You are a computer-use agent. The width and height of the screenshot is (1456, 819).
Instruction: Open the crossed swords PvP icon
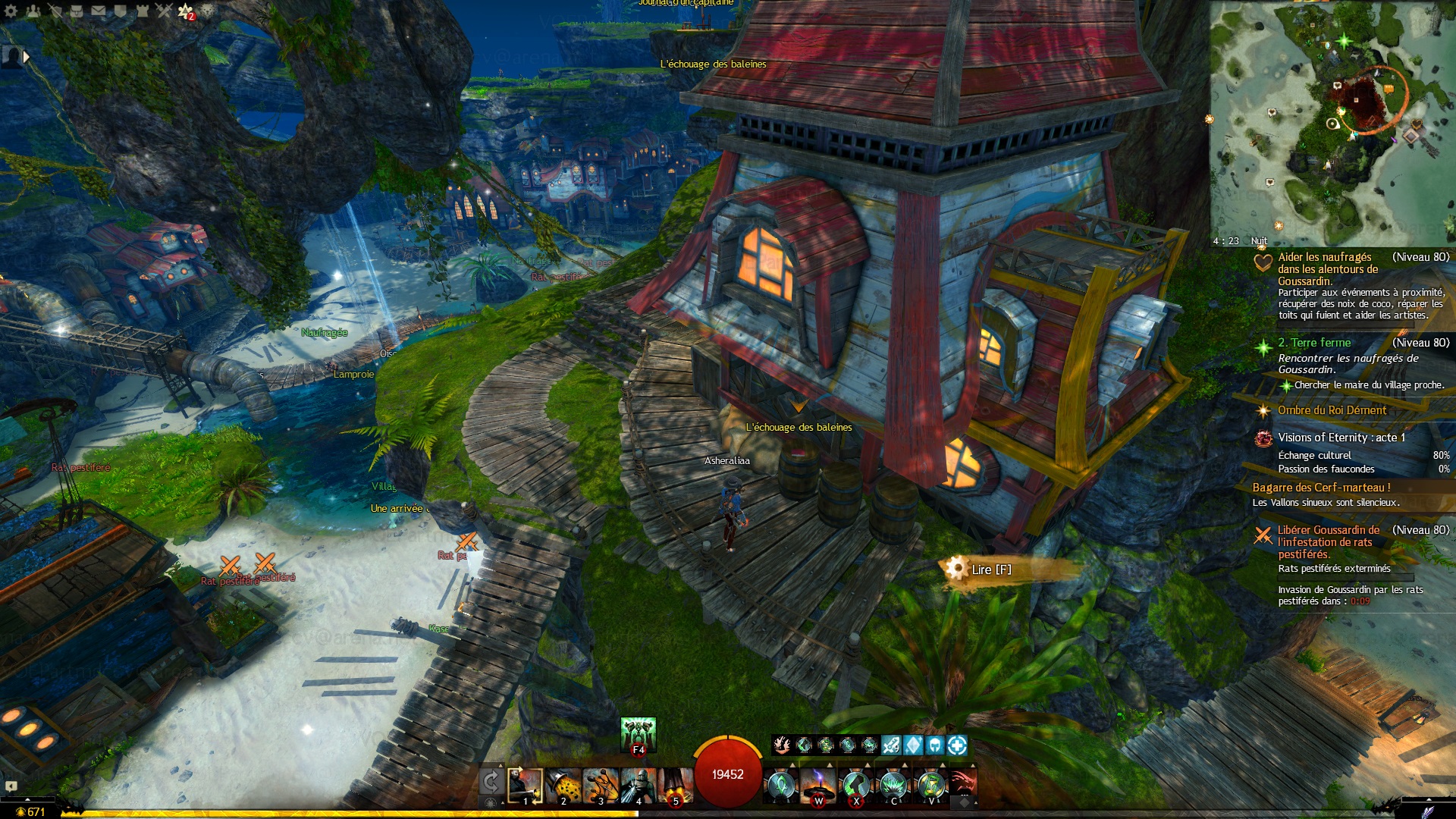[165, 11]
